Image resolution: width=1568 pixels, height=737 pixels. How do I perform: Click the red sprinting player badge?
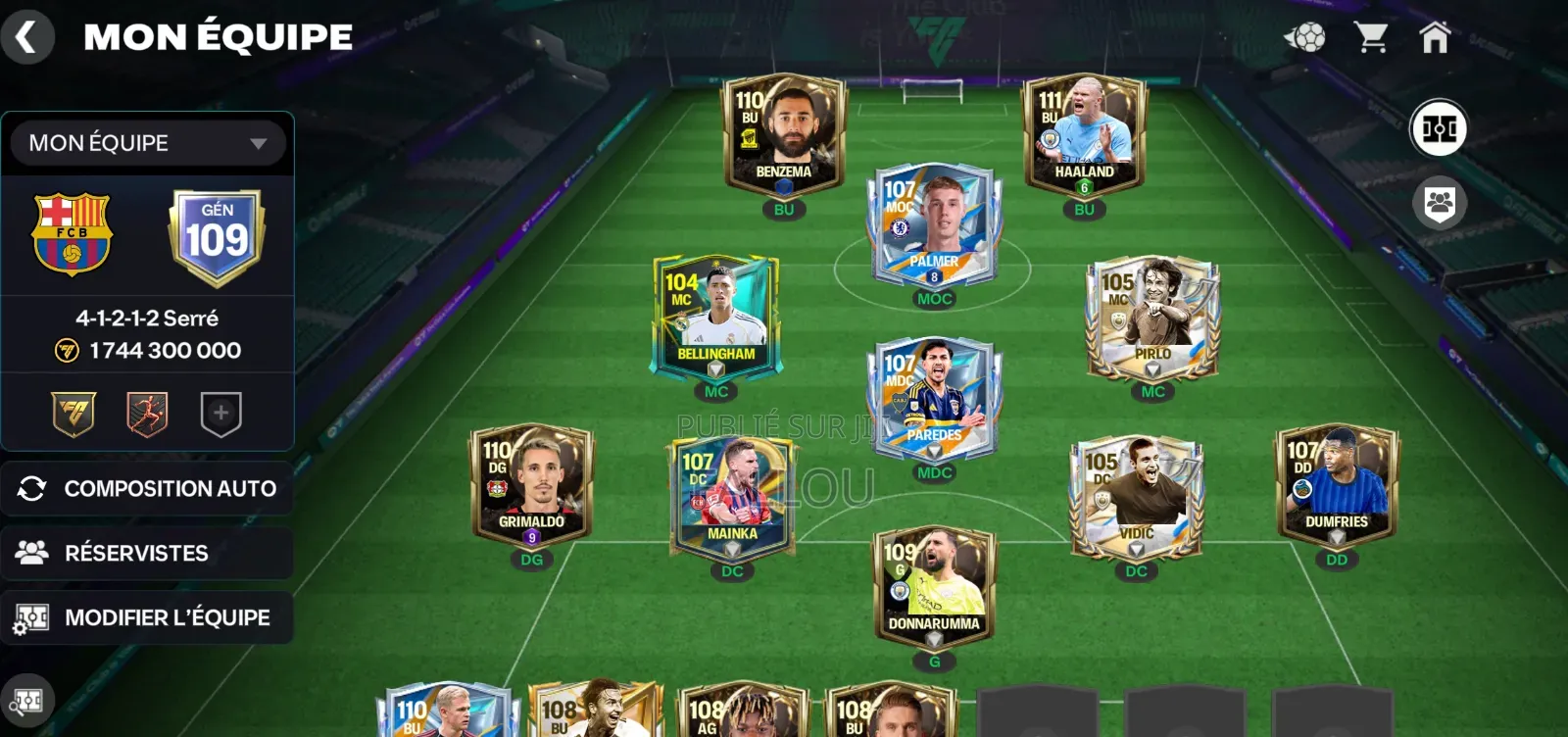tap(145, 415)
